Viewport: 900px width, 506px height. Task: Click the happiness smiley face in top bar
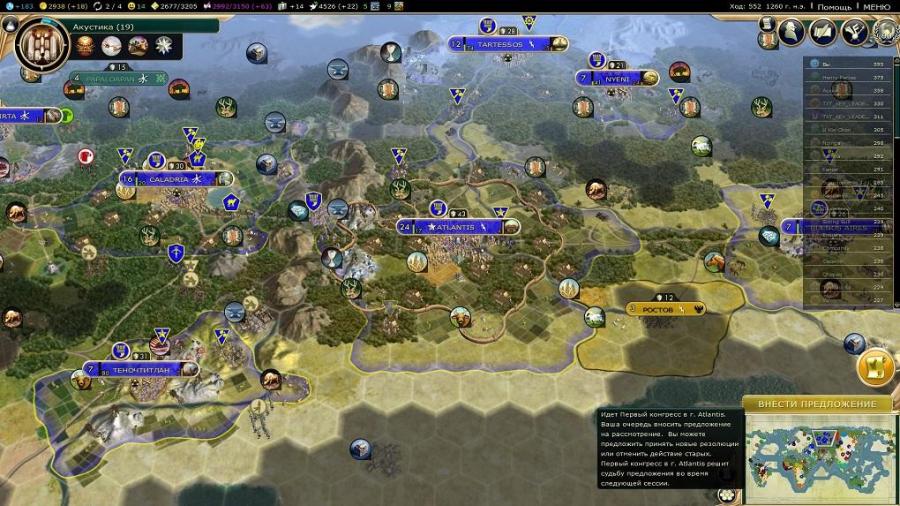coord(132,6)
